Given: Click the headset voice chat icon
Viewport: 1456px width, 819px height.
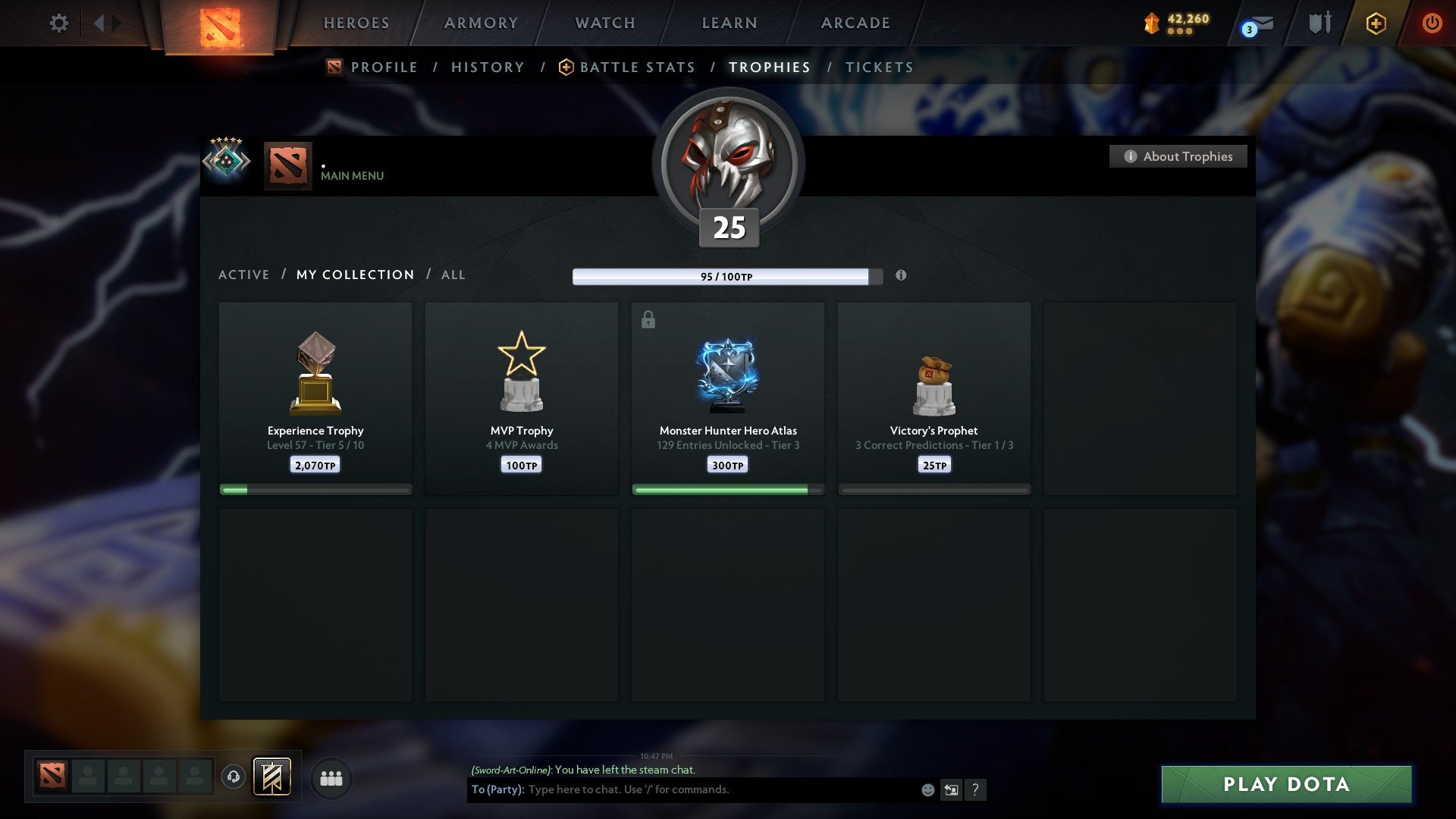Looking at the screenshot, I should tap(234, 777).
